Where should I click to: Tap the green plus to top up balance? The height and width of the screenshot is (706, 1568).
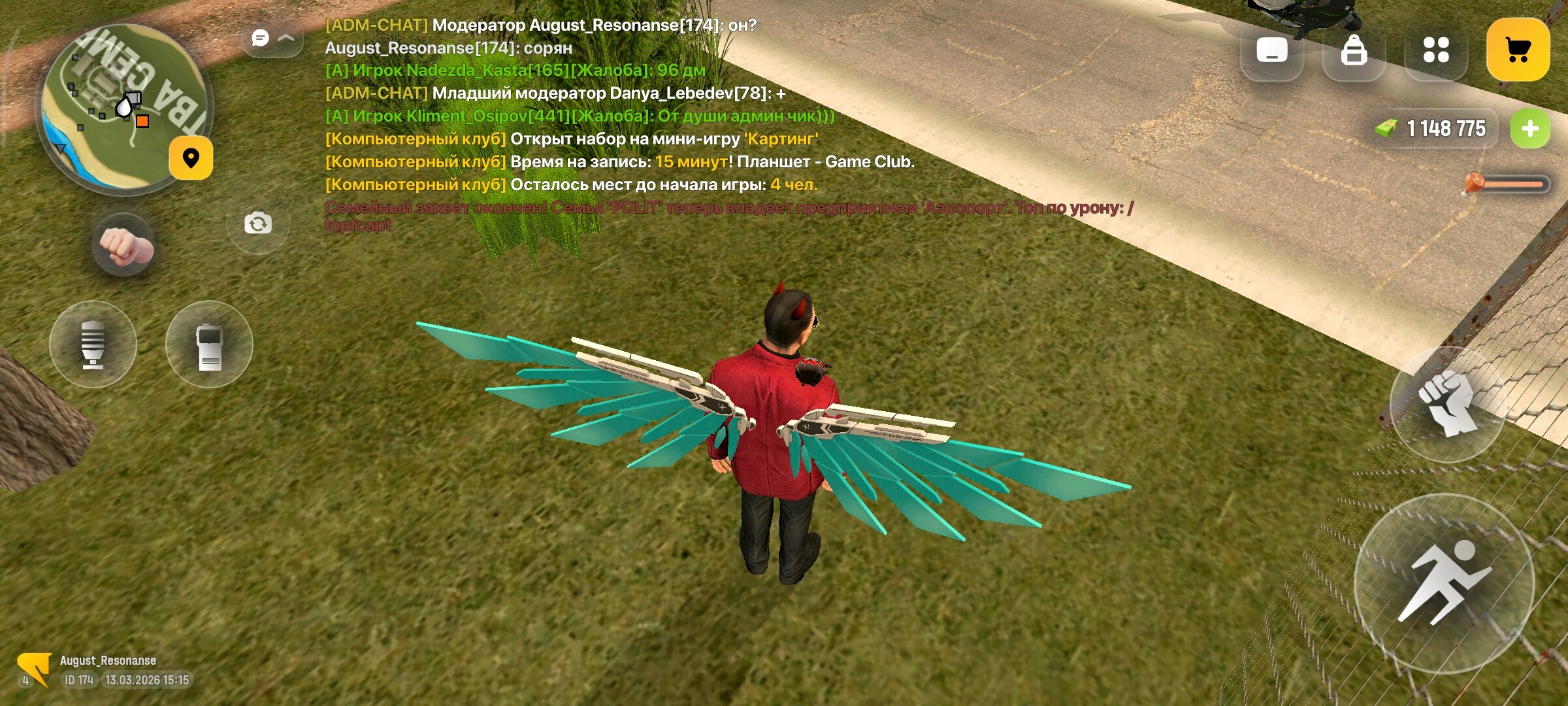[x=1529, y=128]
